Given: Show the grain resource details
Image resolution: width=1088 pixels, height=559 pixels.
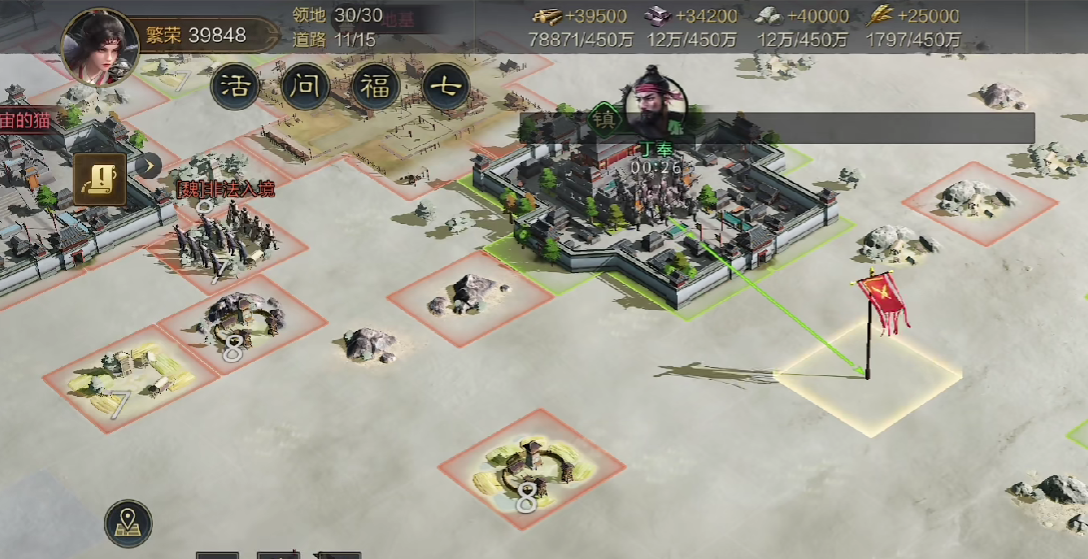Looking at the screenshot, I should [x=913, y=27].
